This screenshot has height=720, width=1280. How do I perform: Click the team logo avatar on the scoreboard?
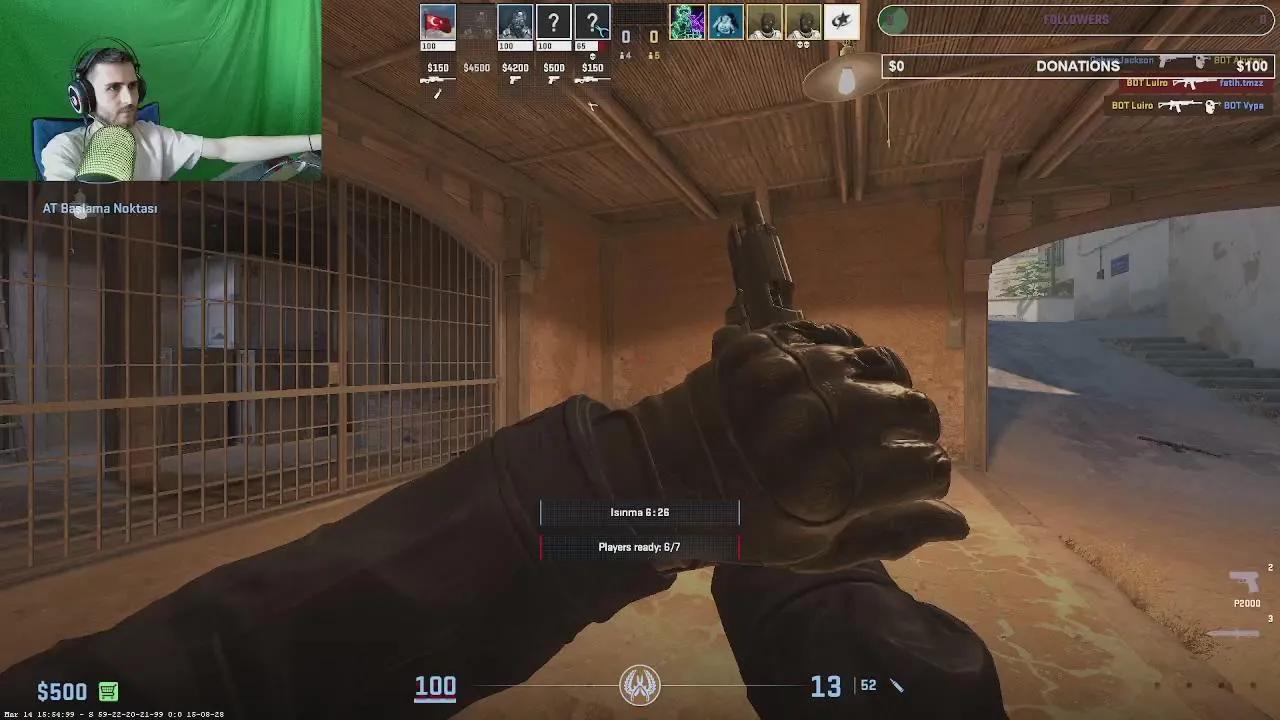coord(839,21)
